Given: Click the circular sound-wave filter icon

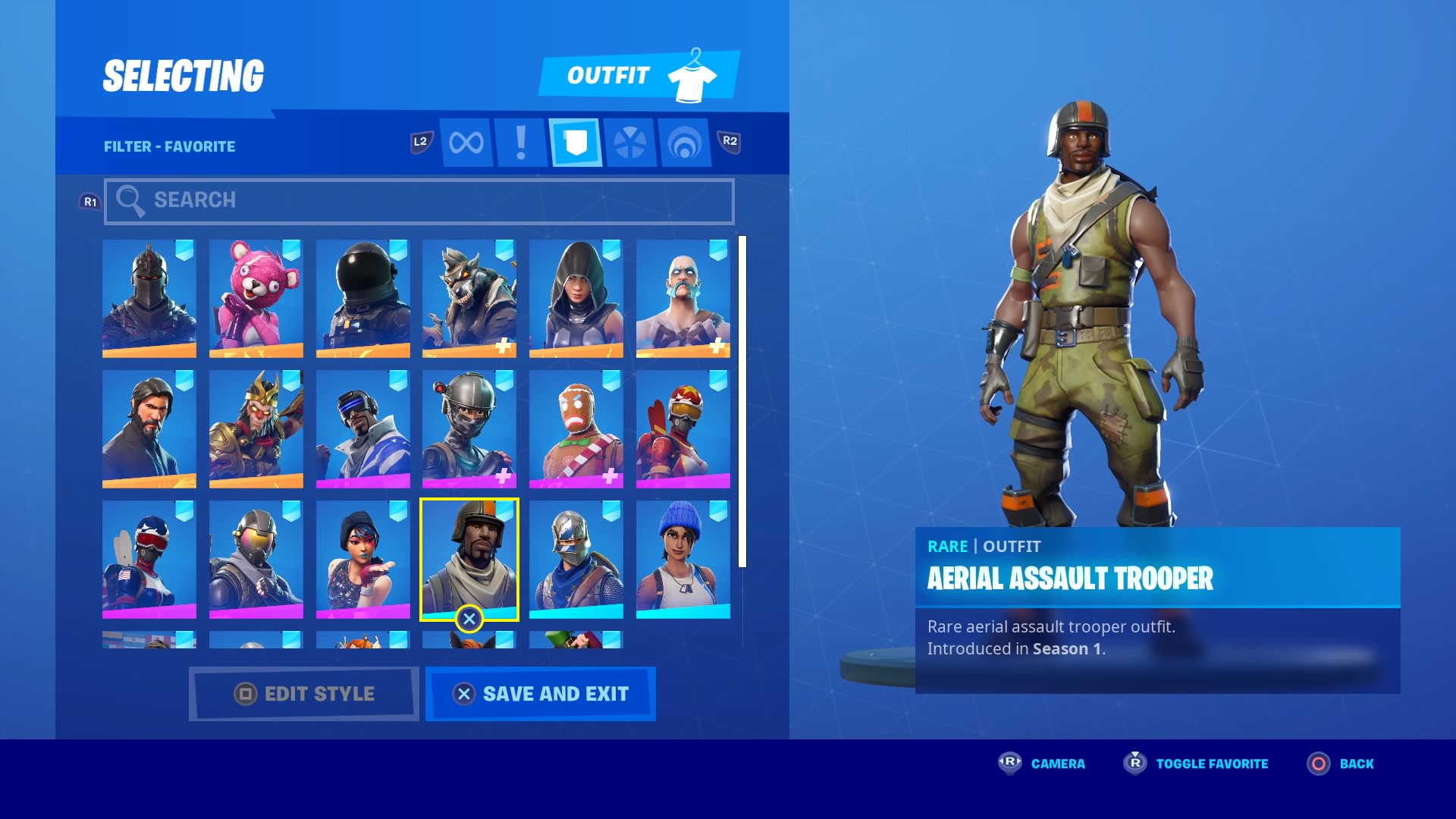Looking at the screenshot, I should click(685, 141).
